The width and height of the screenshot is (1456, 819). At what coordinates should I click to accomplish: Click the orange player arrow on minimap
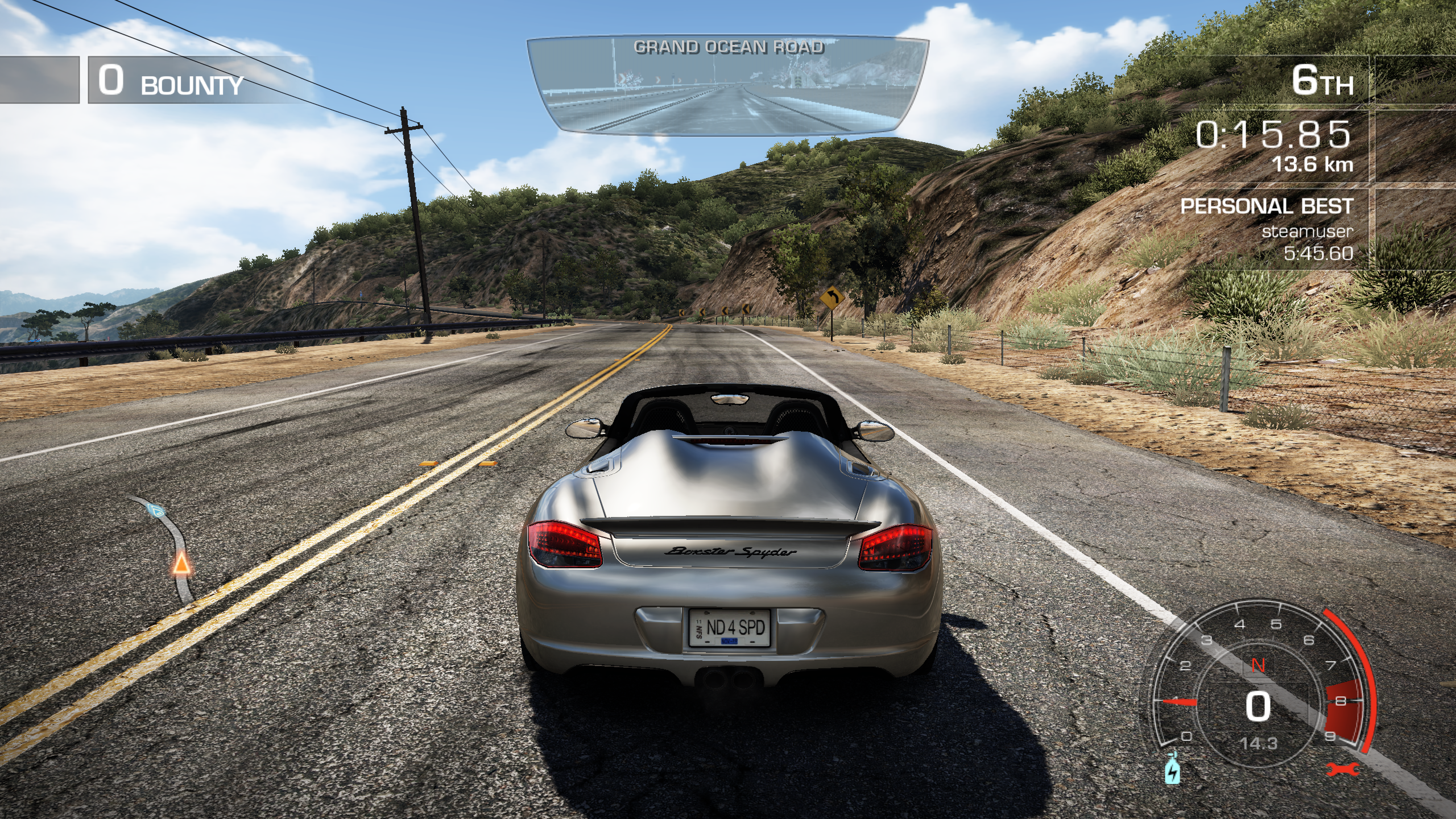pos(181,564)
